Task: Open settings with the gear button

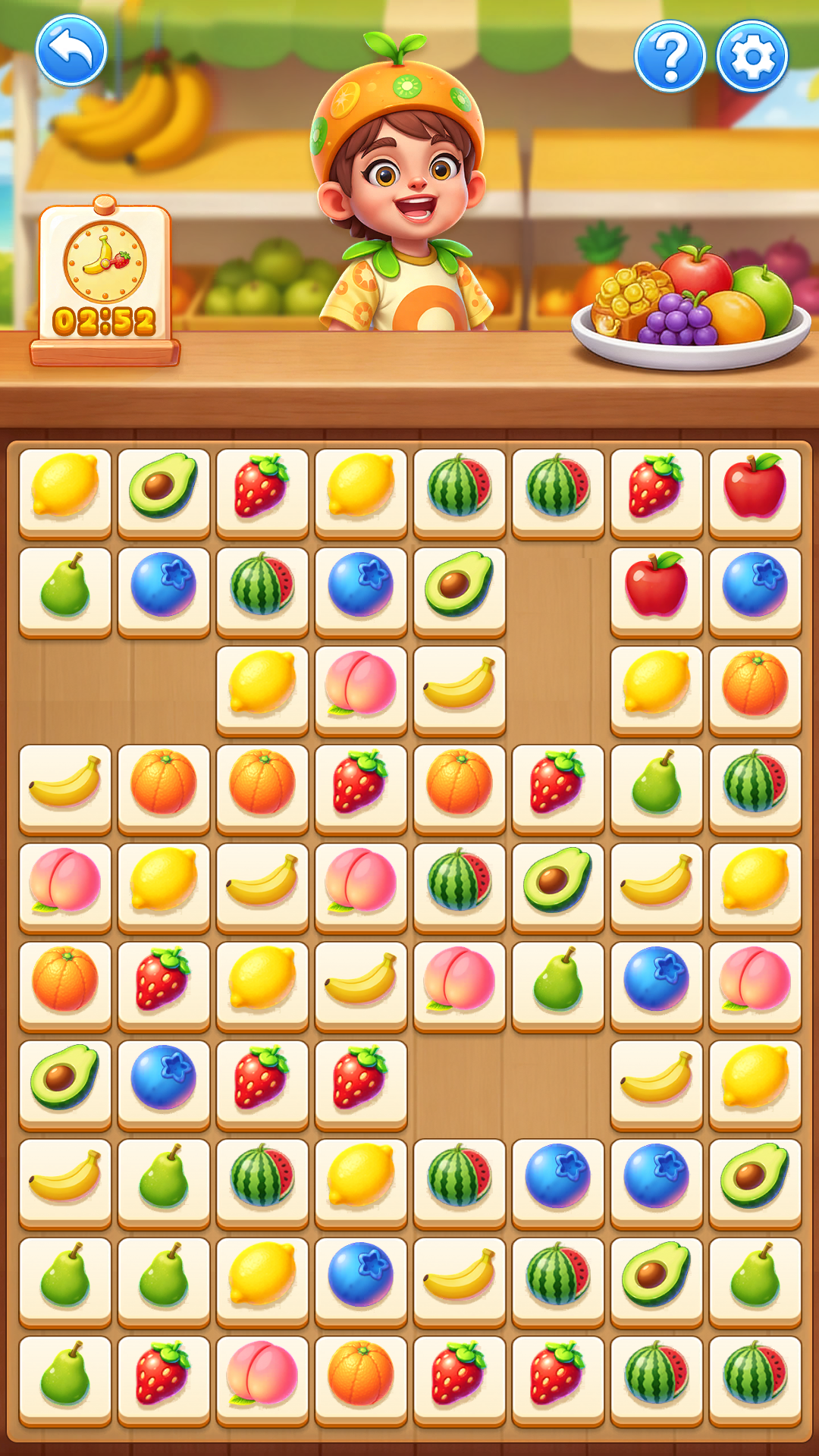Action: (752, 56)
